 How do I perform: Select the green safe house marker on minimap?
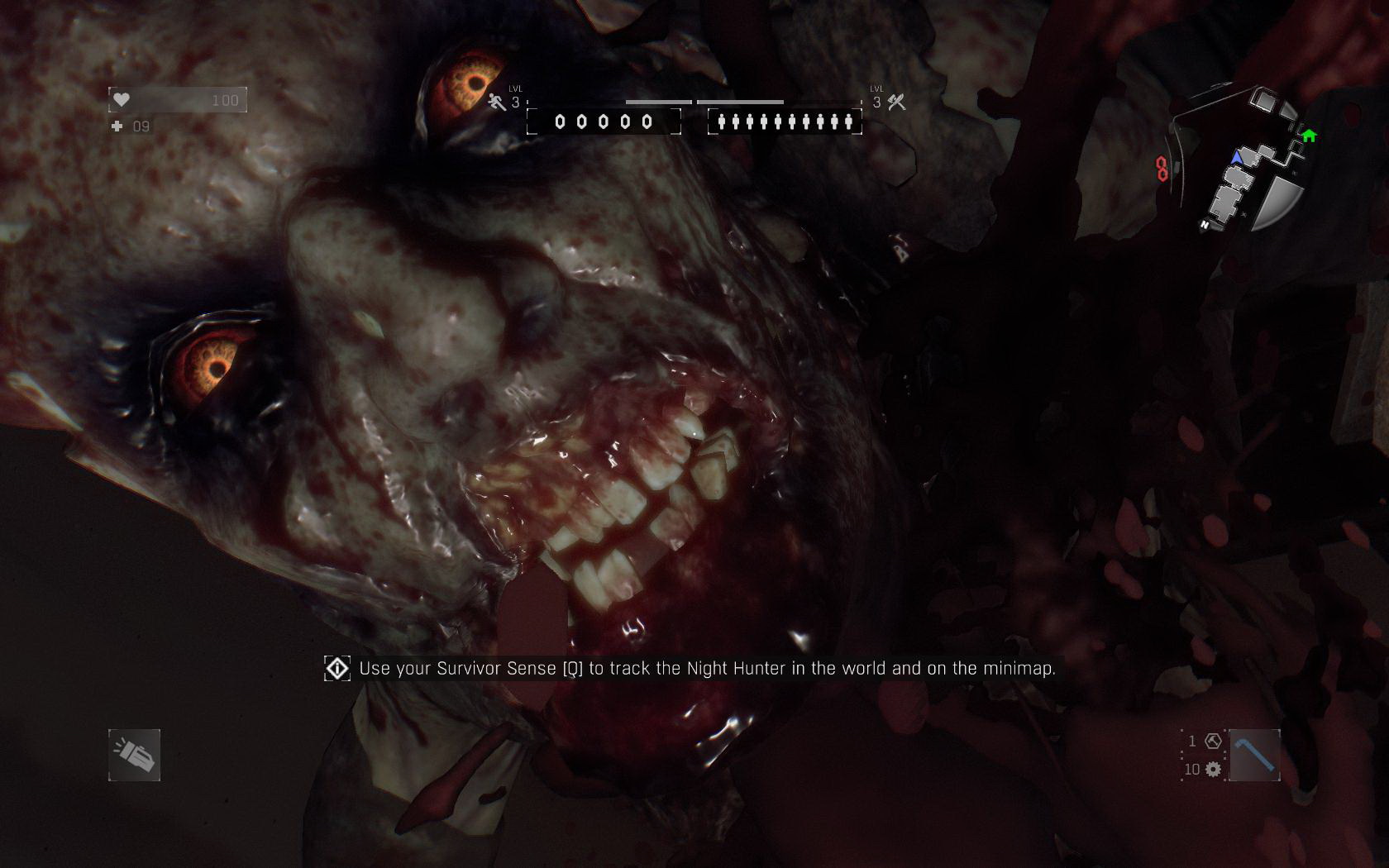tap(1309, 136)
